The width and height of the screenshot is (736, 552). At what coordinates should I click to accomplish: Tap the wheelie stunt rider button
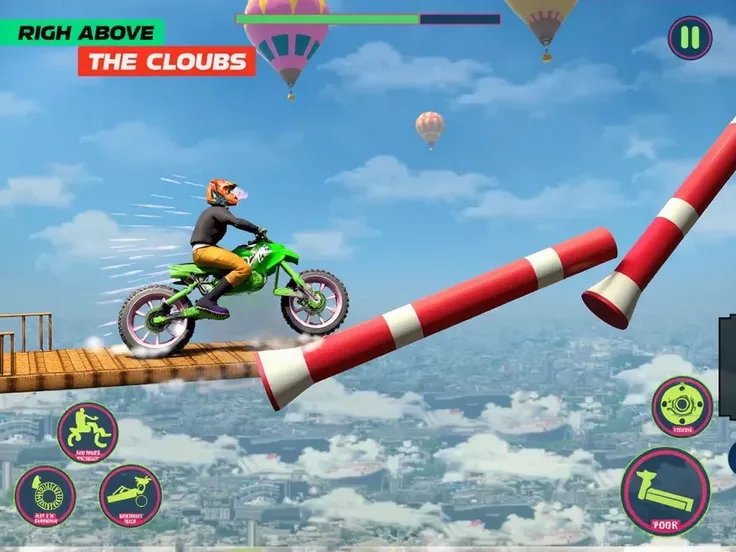pos(87,432)
